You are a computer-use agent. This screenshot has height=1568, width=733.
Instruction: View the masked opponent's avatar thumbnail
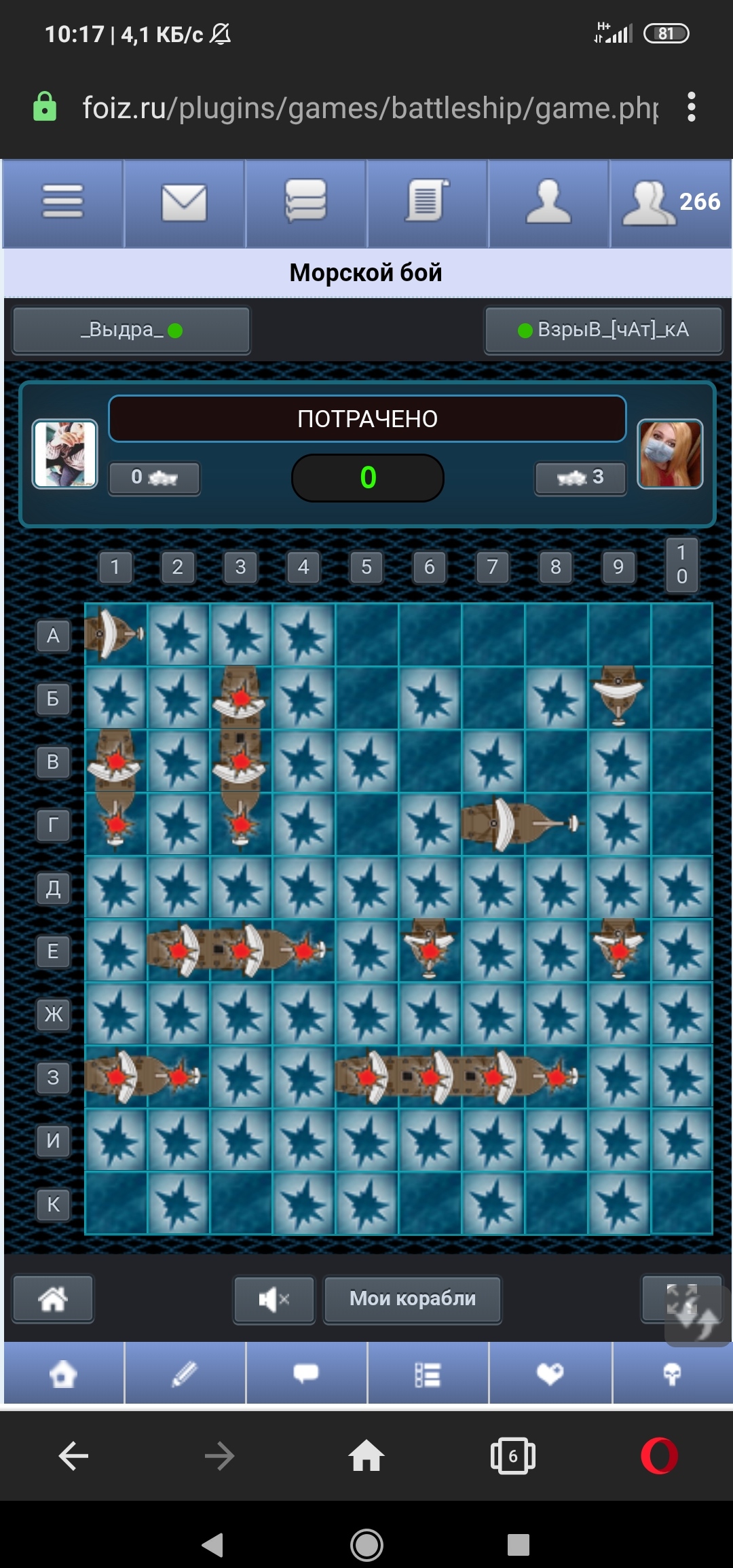tap(670, 454)
